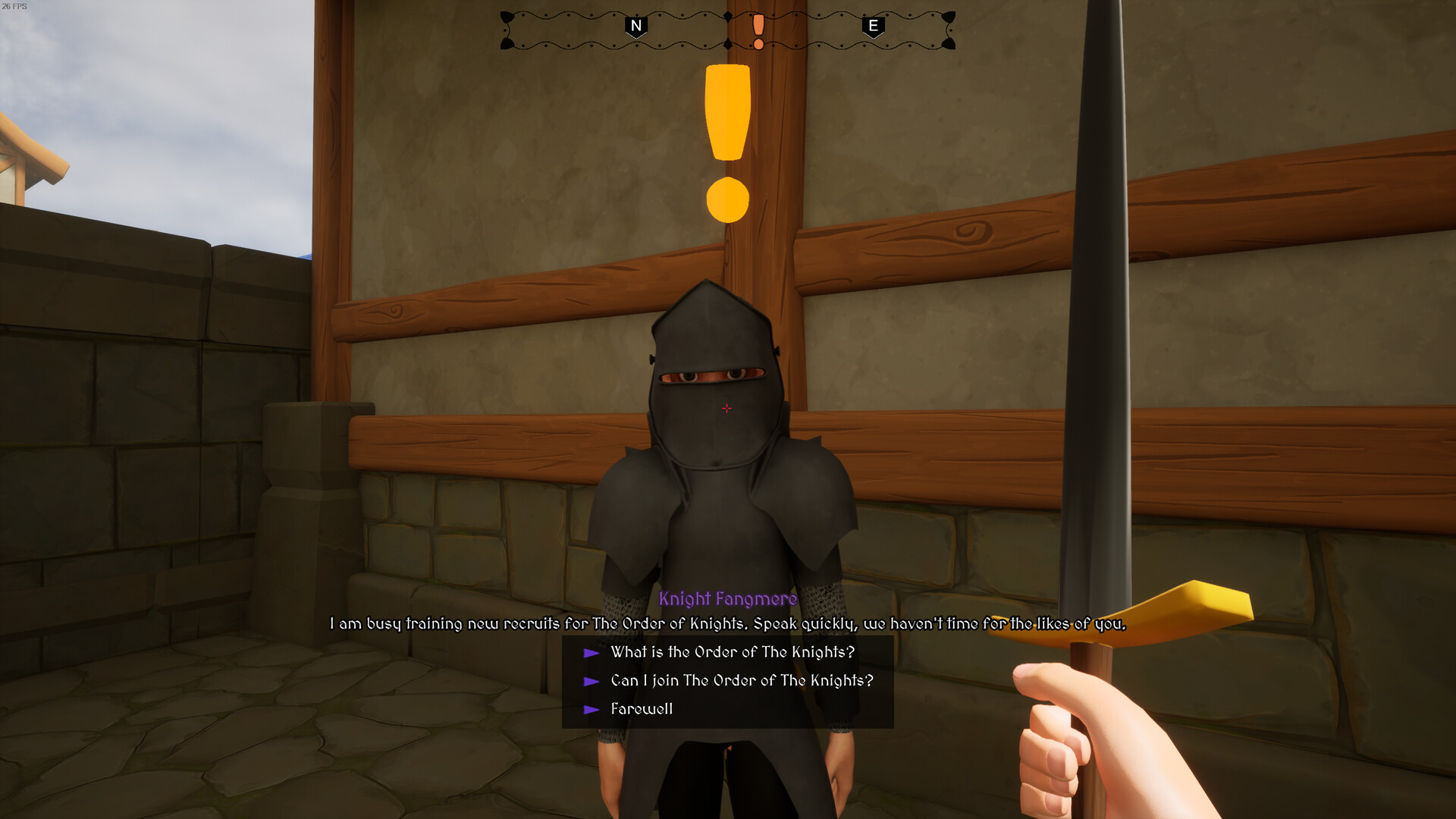Click the knight's dialogue greeting text

[726, 625]
